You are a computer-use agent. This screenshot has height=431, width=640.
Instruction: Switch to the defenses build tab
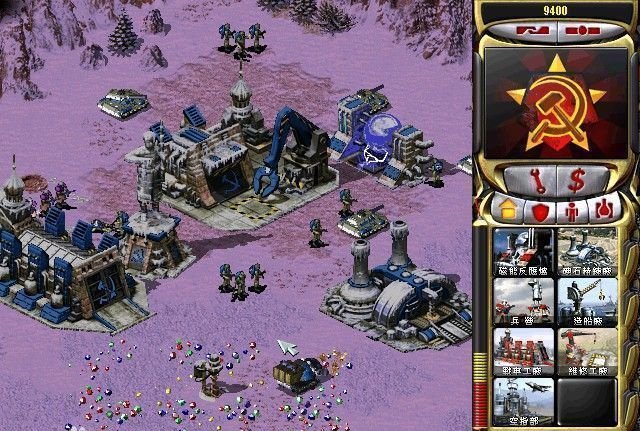540,211
